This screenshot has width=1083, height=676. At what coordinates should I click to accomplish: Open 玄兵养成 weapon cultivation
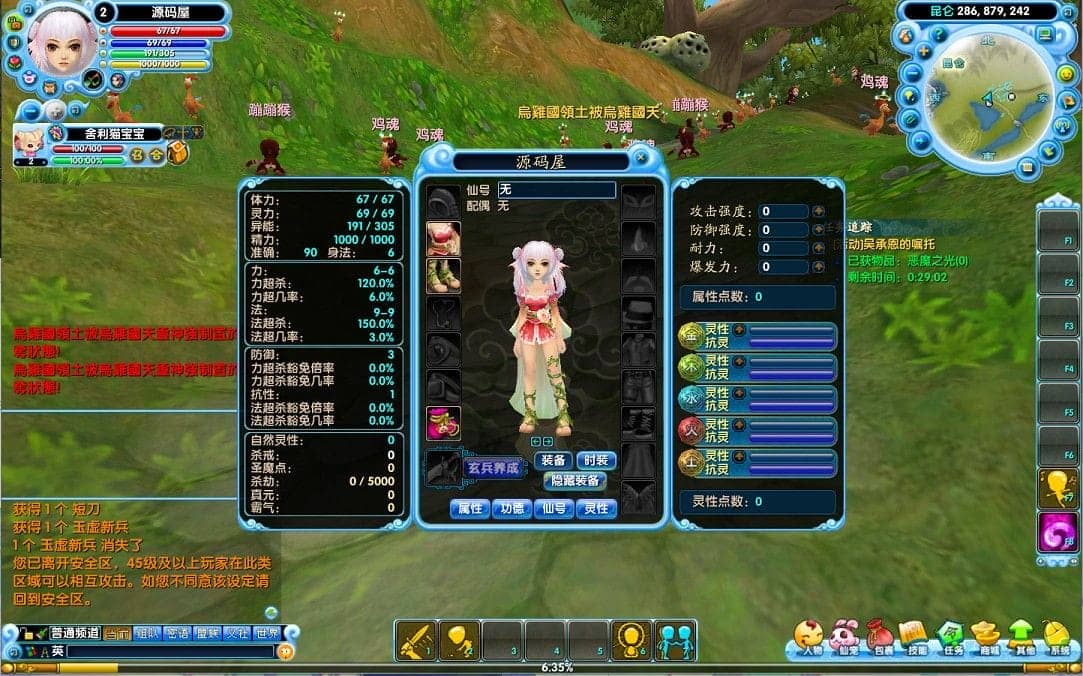click(x=494, y=467)
